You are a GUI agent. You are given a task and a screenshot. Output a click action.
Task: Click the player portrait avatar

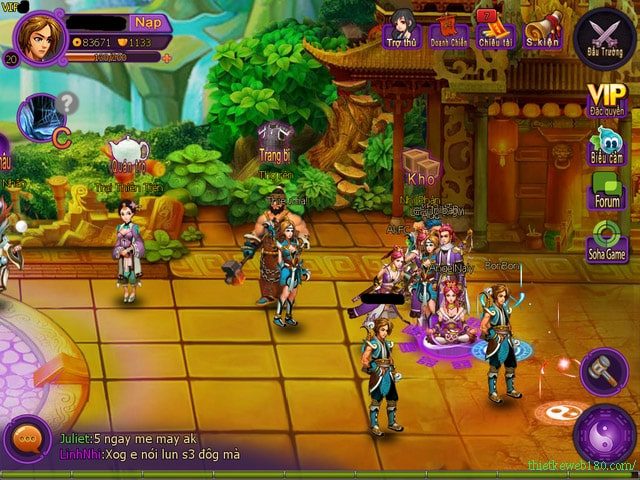click(39, 38)
